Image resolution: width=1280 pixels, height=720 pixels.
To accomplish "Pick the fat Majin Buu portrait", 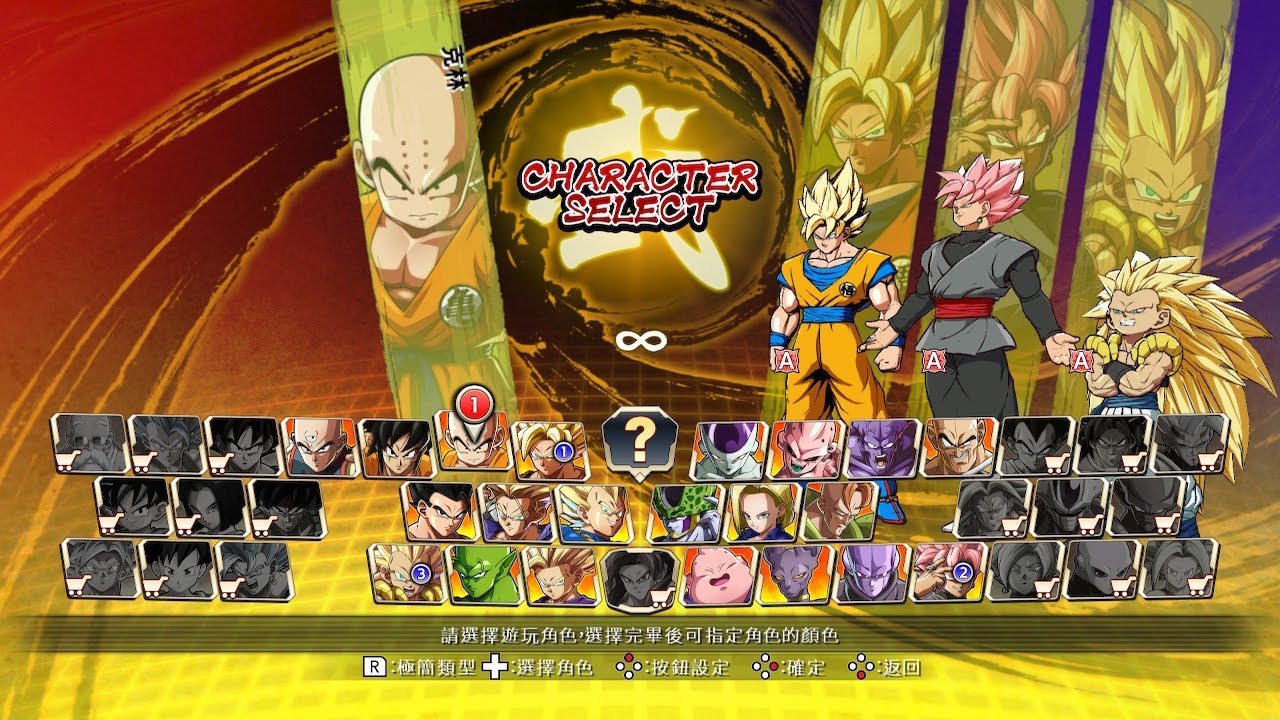I will click(718, 575).
